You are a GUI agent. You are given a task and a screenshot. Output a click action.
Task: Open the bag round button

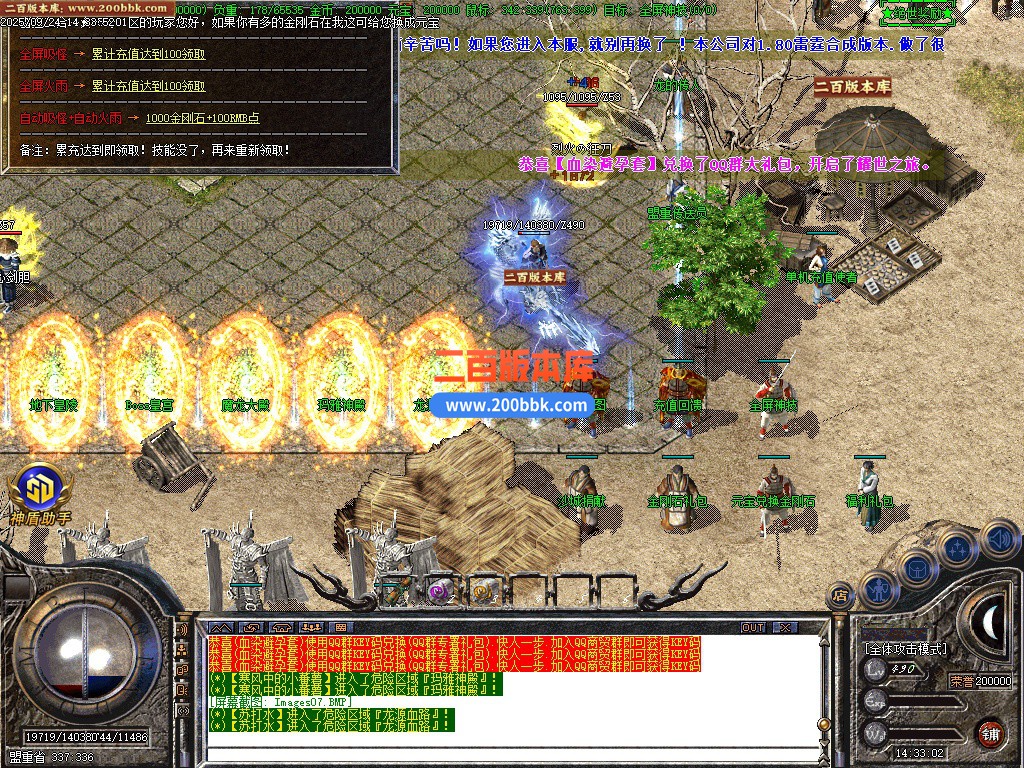[917, 569]
